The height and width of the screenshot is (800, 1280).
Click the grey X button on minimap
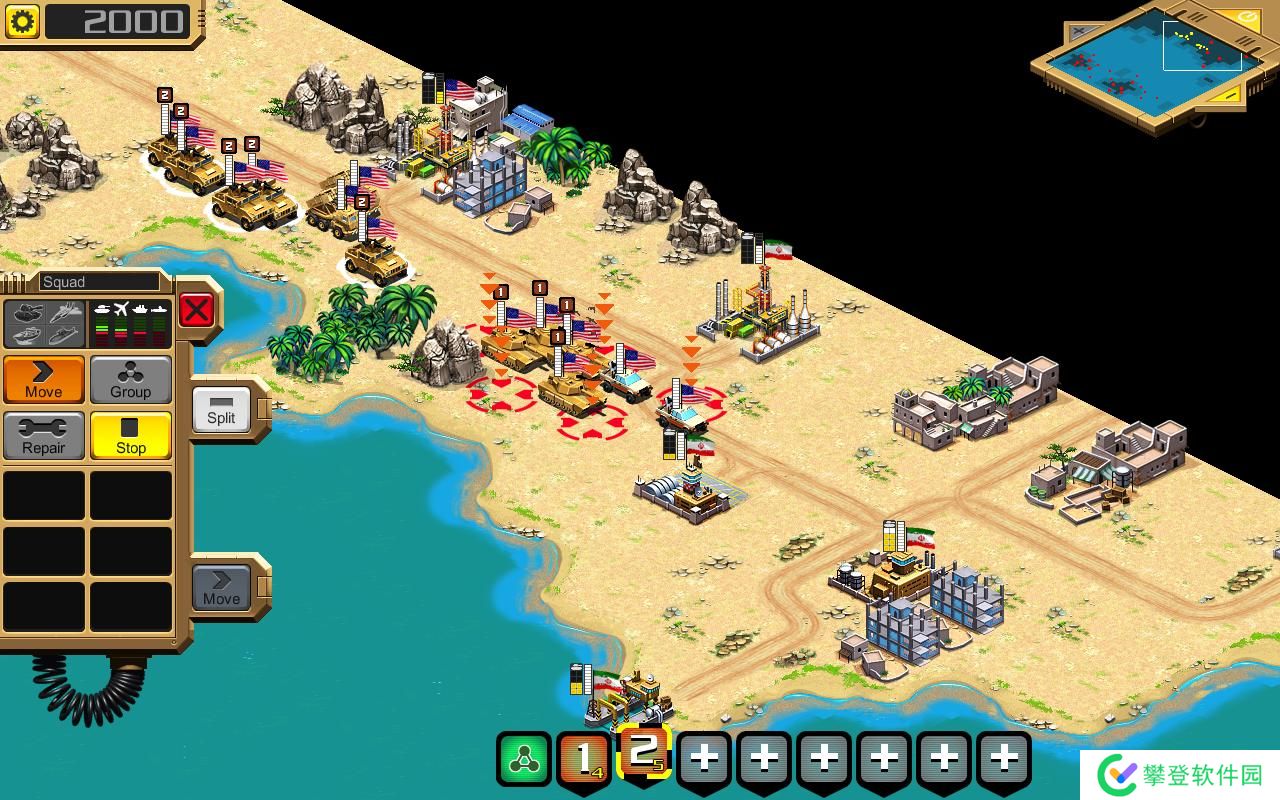1080,32
